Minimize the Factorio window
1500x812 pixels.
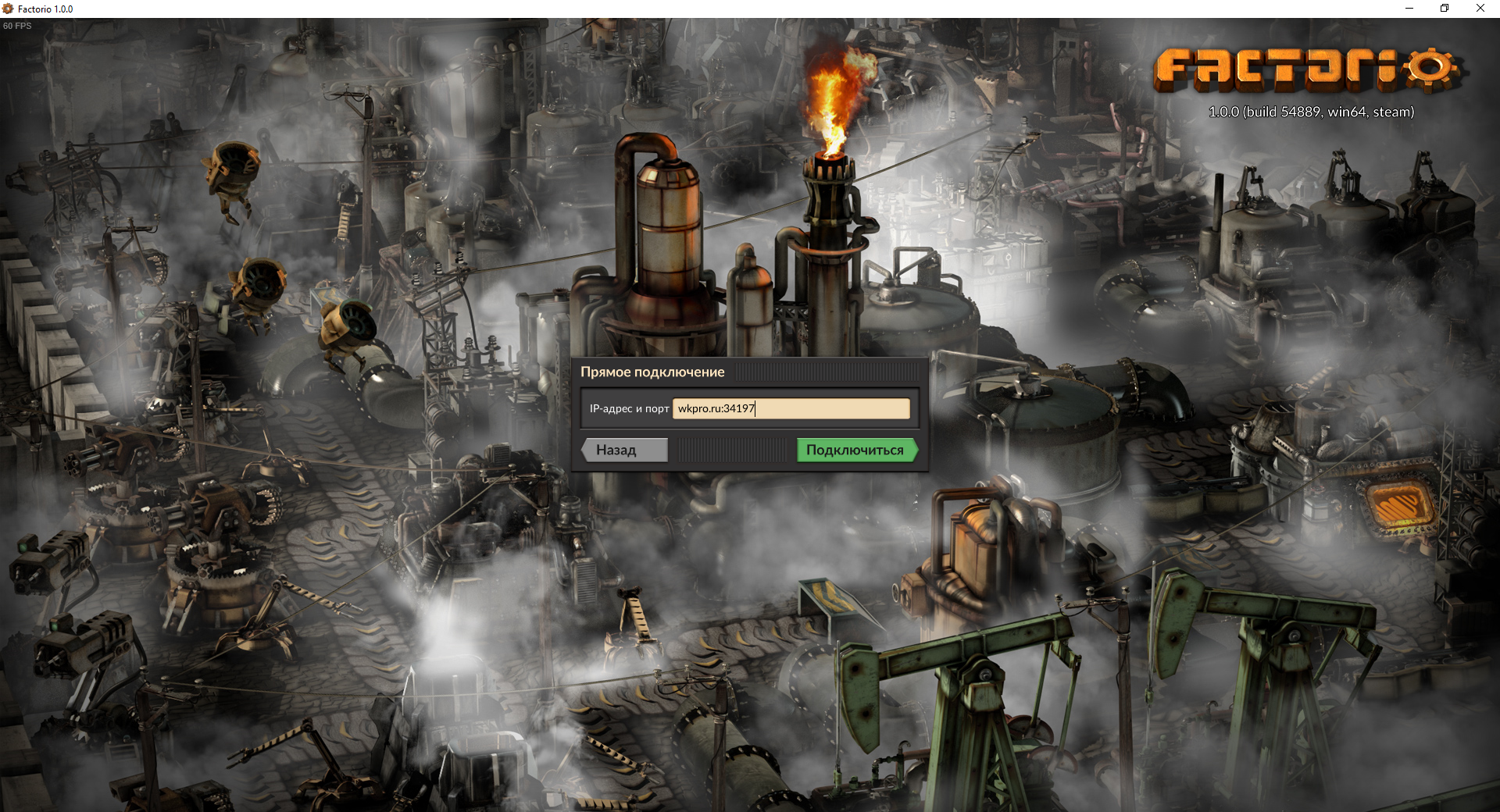coord(1409,9)
